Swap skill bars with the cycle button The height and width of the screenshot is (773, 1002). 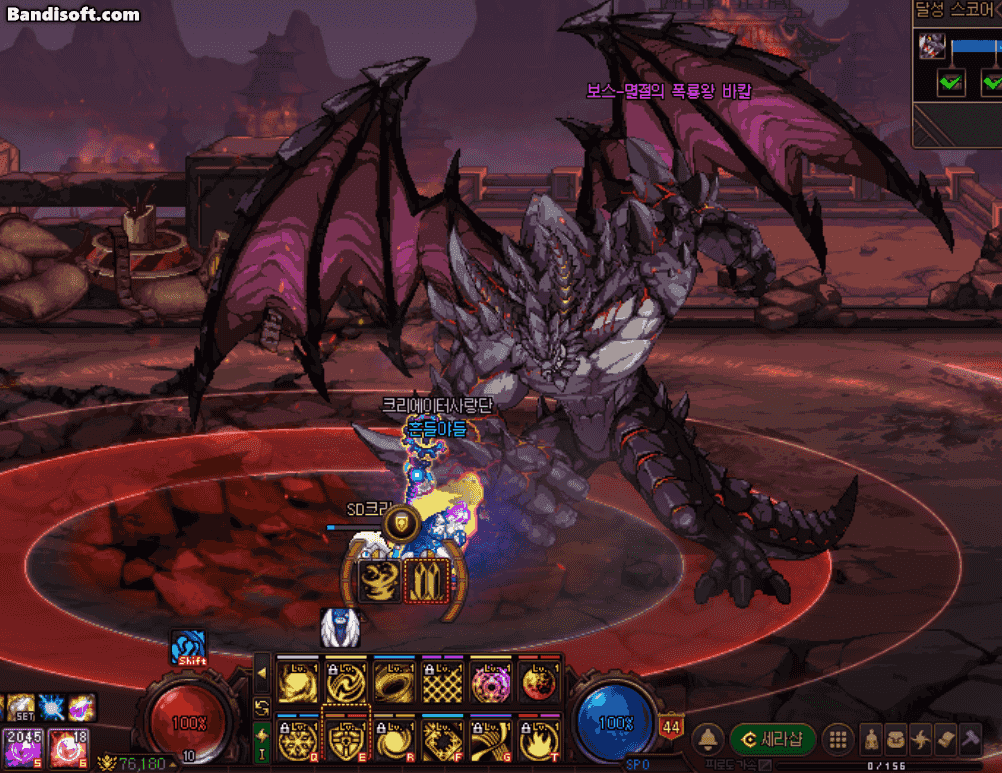[x=262, y=707]
